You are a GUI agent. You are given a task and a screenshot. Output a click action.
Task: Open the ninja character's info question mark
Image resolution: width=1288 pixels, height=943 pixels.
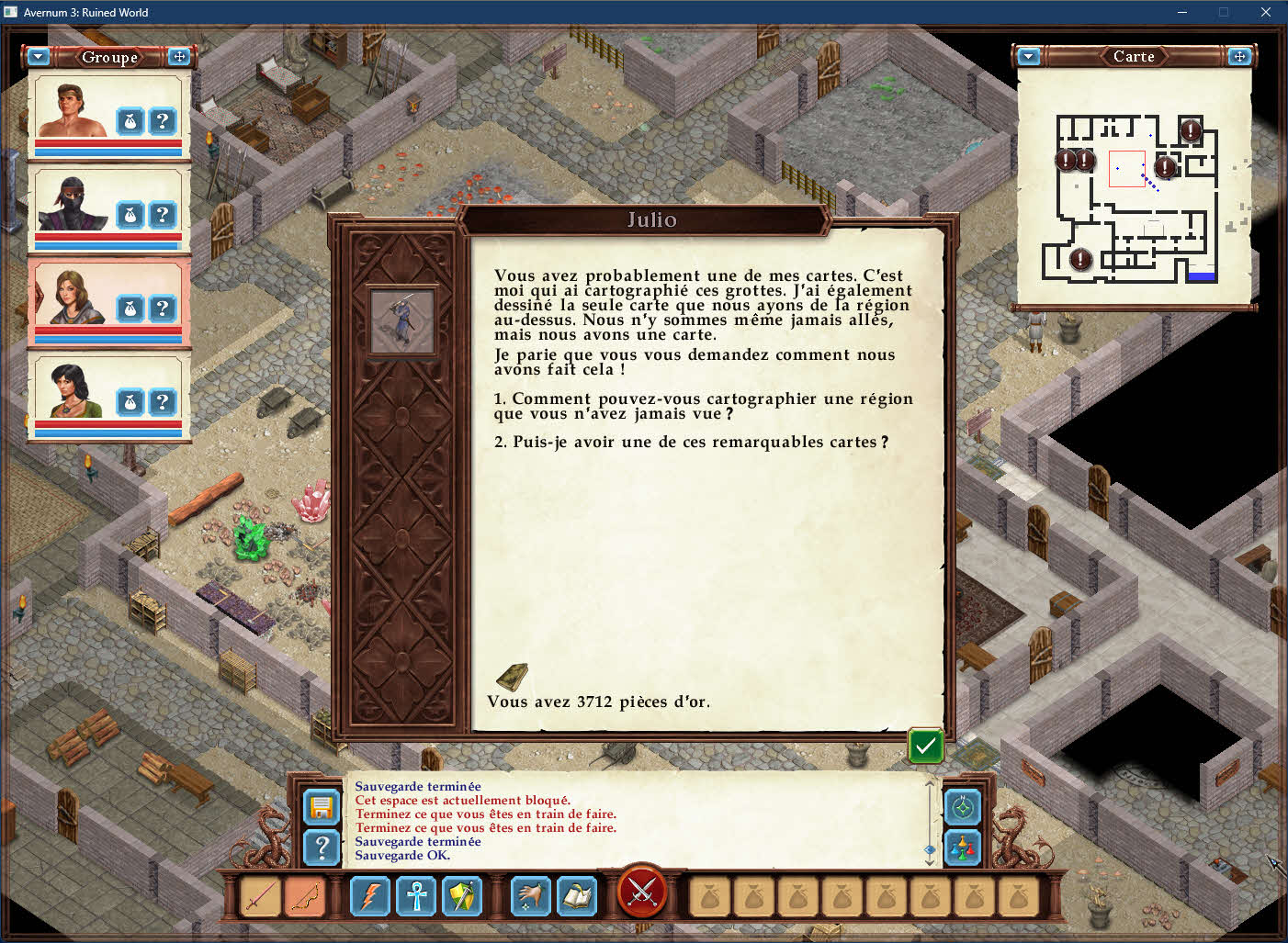click(x=163, y=215)
